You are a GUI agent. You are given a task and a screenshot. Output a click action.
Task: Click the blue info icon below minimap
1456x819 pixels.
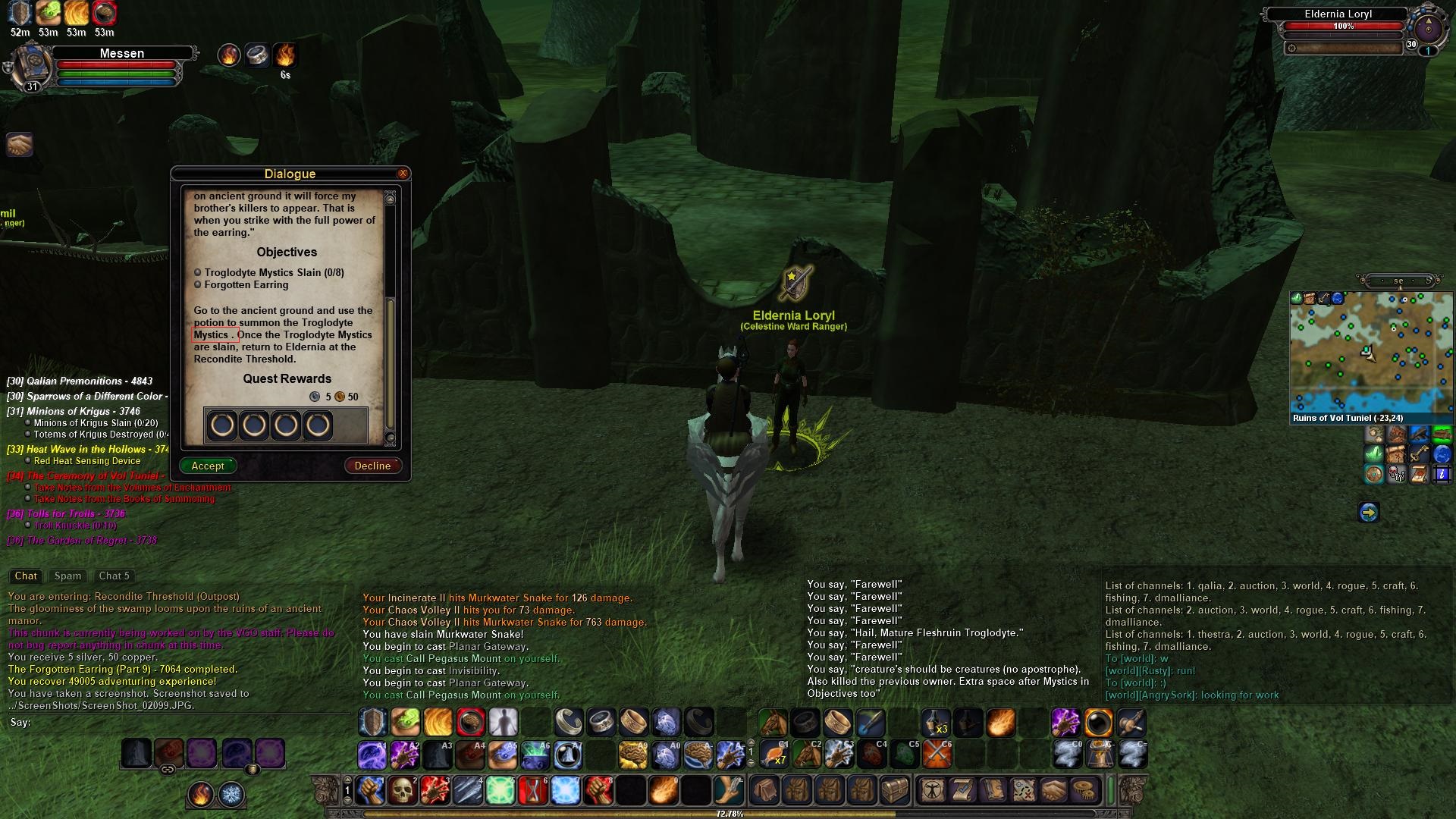[x=1442, y=475]
